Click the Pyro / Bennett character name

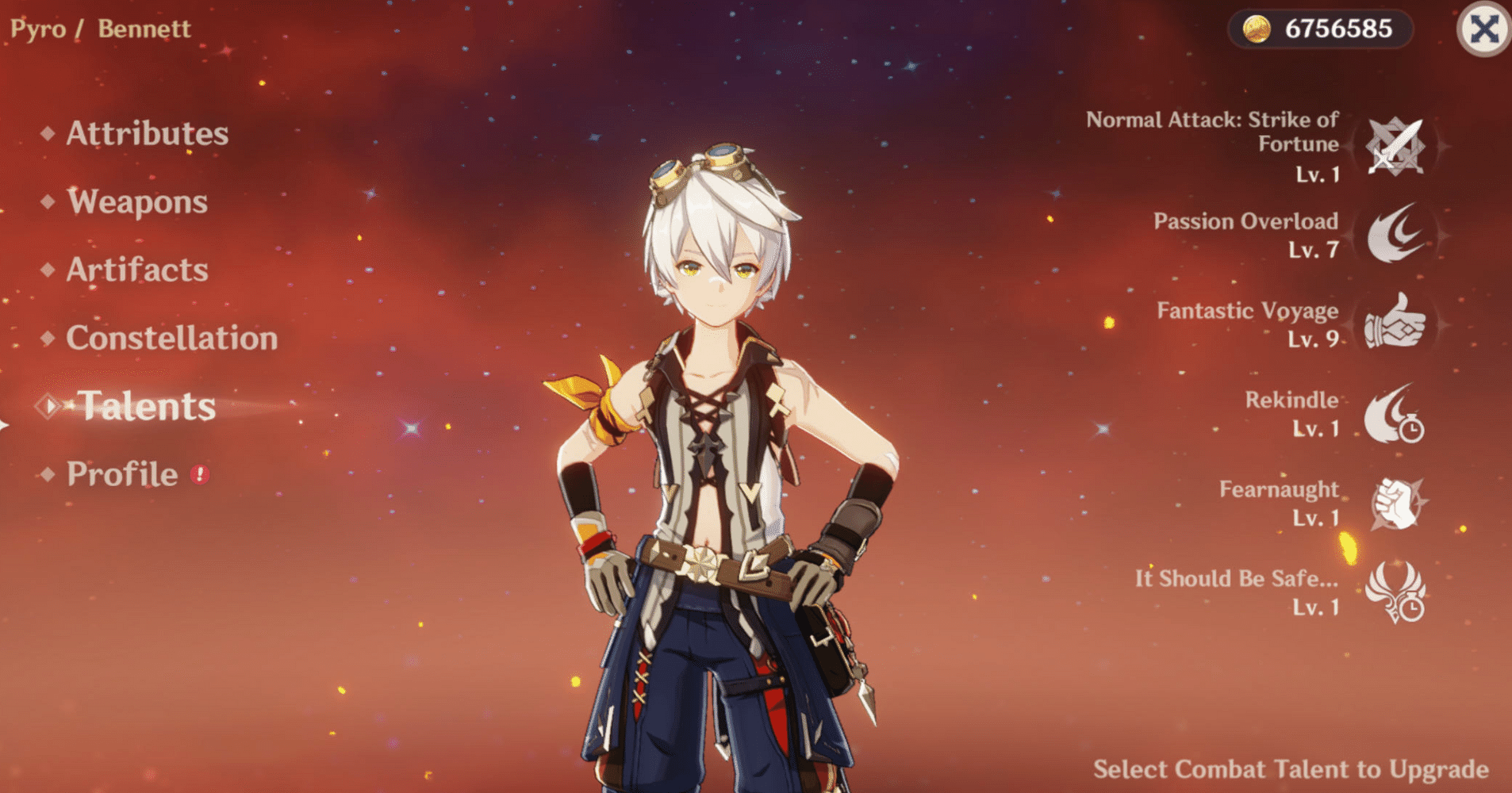101,29
